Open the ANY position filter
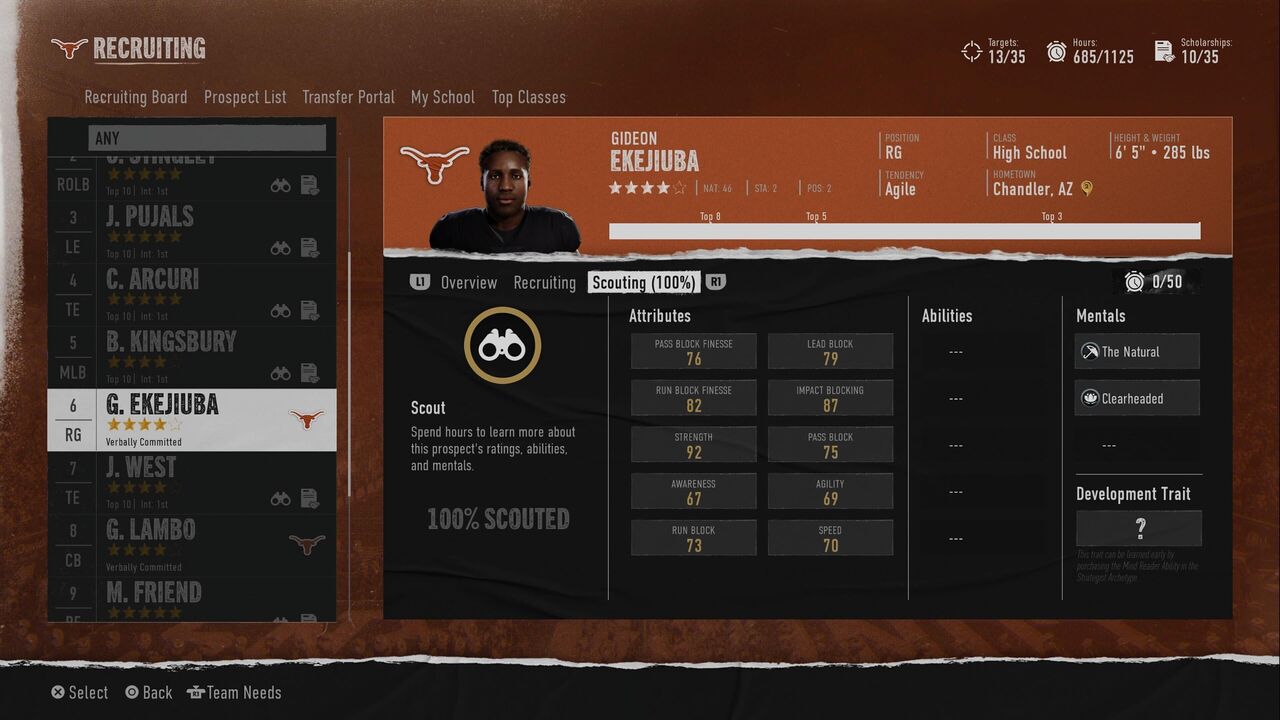Viewport: 1280px width, 720px height. [207, 138]
